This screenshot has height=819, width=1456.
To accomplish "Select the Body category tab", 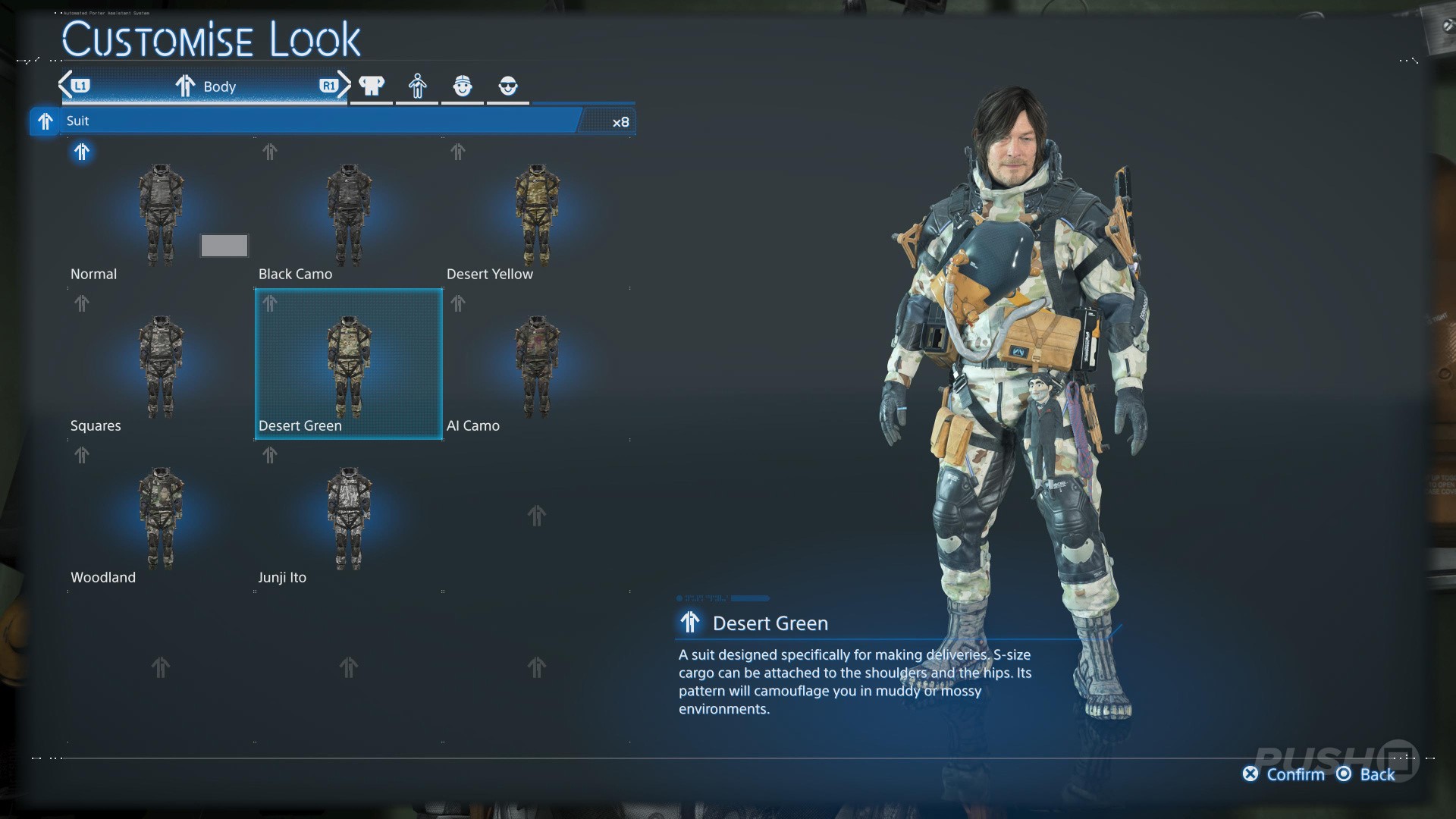I will pyautogui.click(x=206, y=86).
